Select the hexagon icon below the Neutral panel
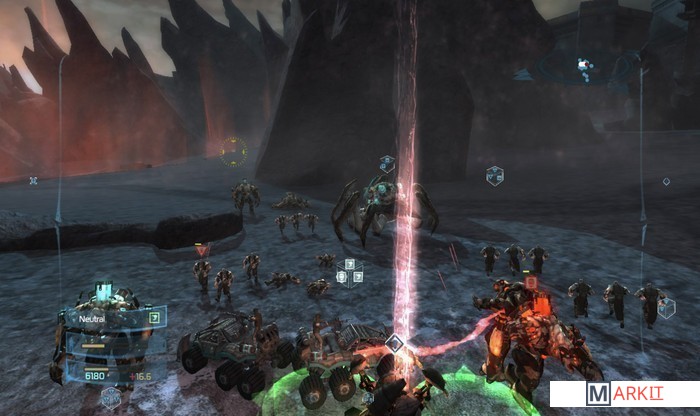 [x=110, y=397]
